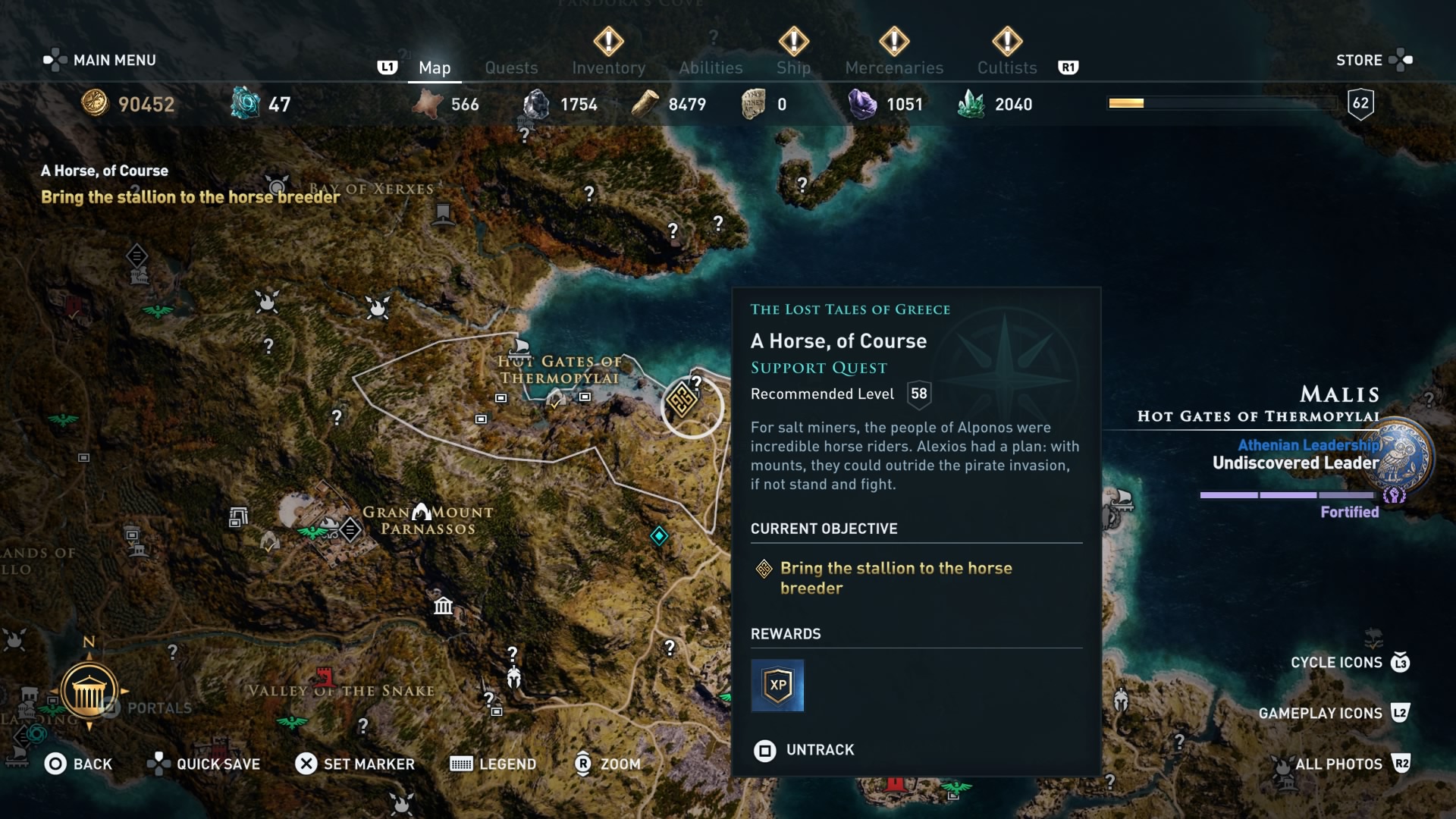
Task: Click the precious gems icon showing 2040
Action: [971, 104]
